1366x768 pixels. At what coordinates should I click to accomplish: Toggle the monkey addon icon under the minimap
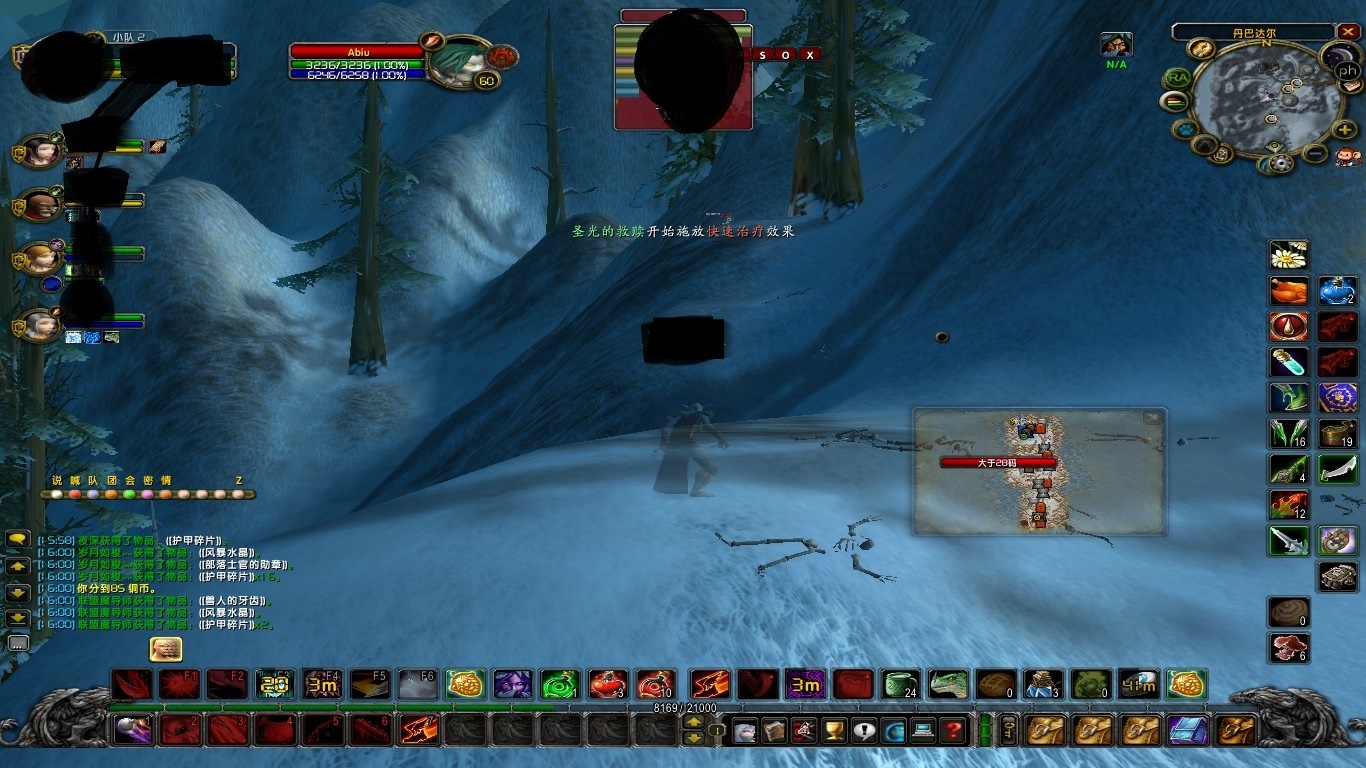1349,158
